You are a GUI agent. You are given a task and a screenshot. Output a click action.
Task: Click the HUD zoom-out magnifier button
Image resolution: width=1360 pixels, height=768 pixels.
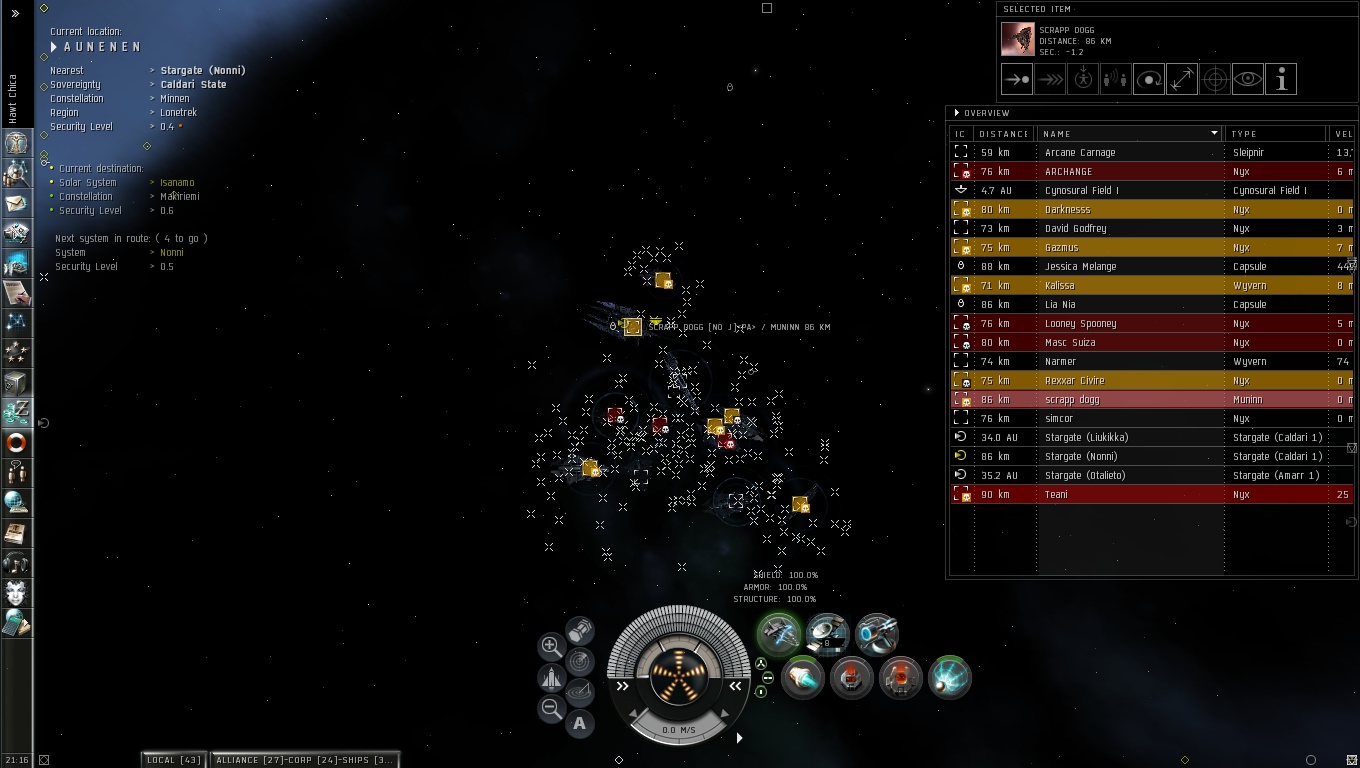pos(551,709)
